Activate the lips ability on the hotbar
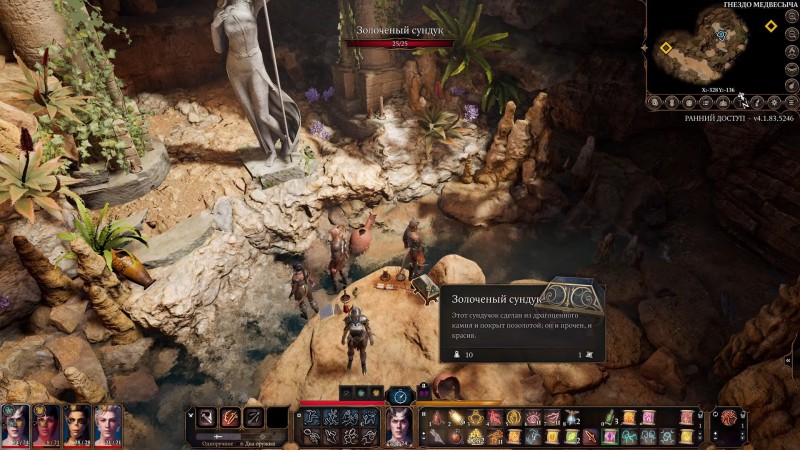800x450 pixels. click(x=552, y=418)
